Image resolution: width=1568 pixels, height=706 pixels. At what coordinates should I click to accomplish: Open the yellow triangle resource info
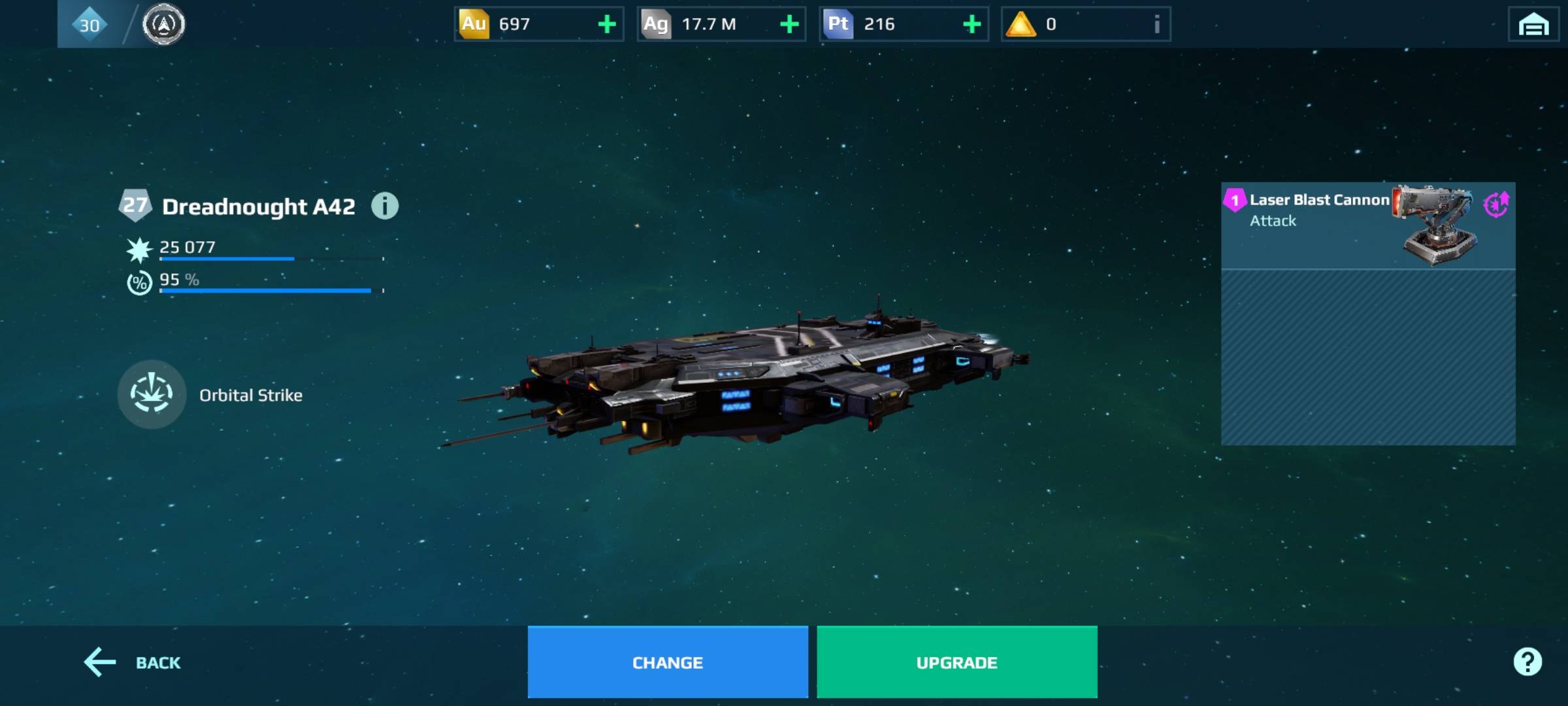click(x=1156, y=24)
